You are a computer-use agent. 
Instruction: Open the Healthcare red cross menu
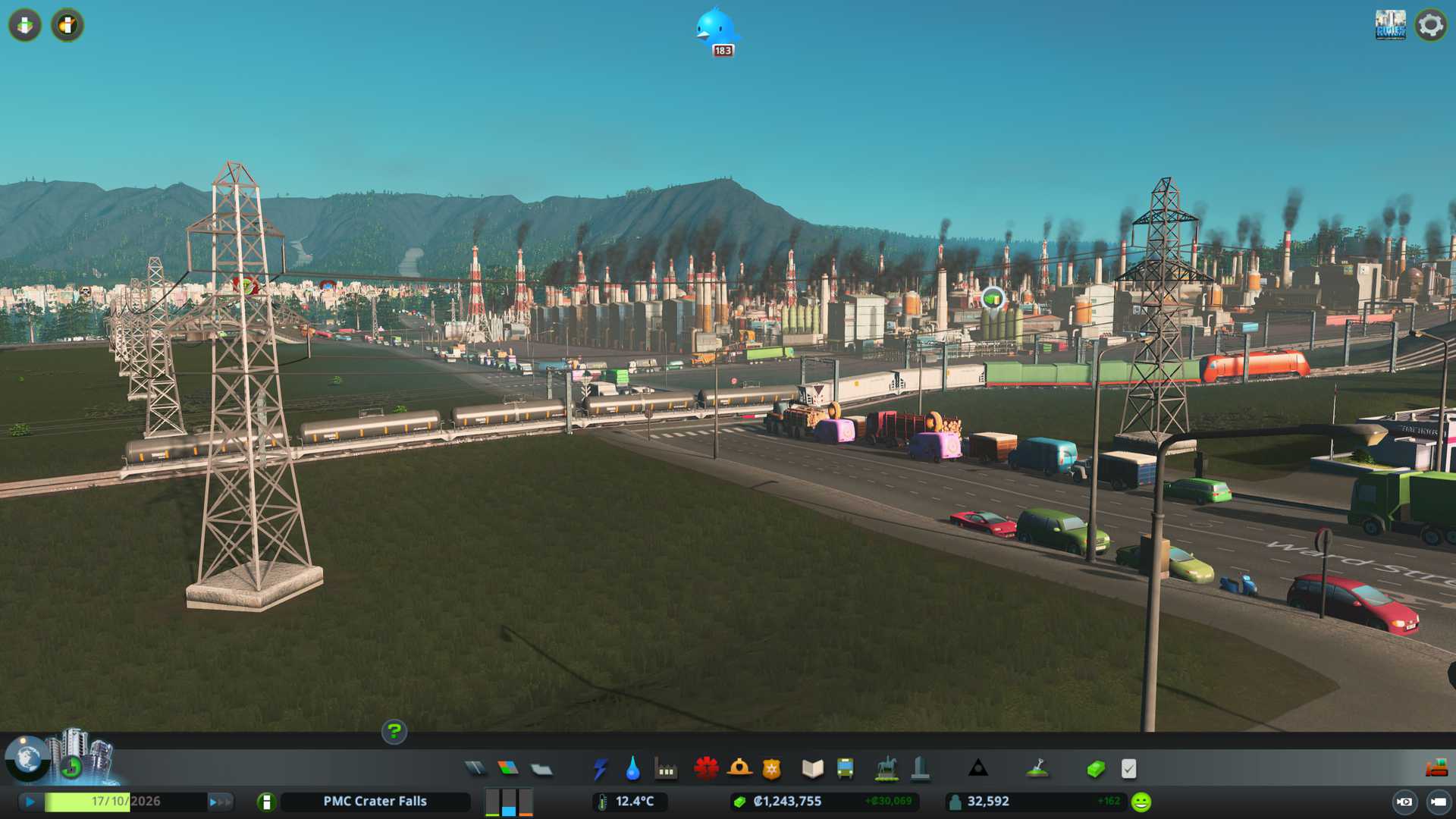click(706, 769)
